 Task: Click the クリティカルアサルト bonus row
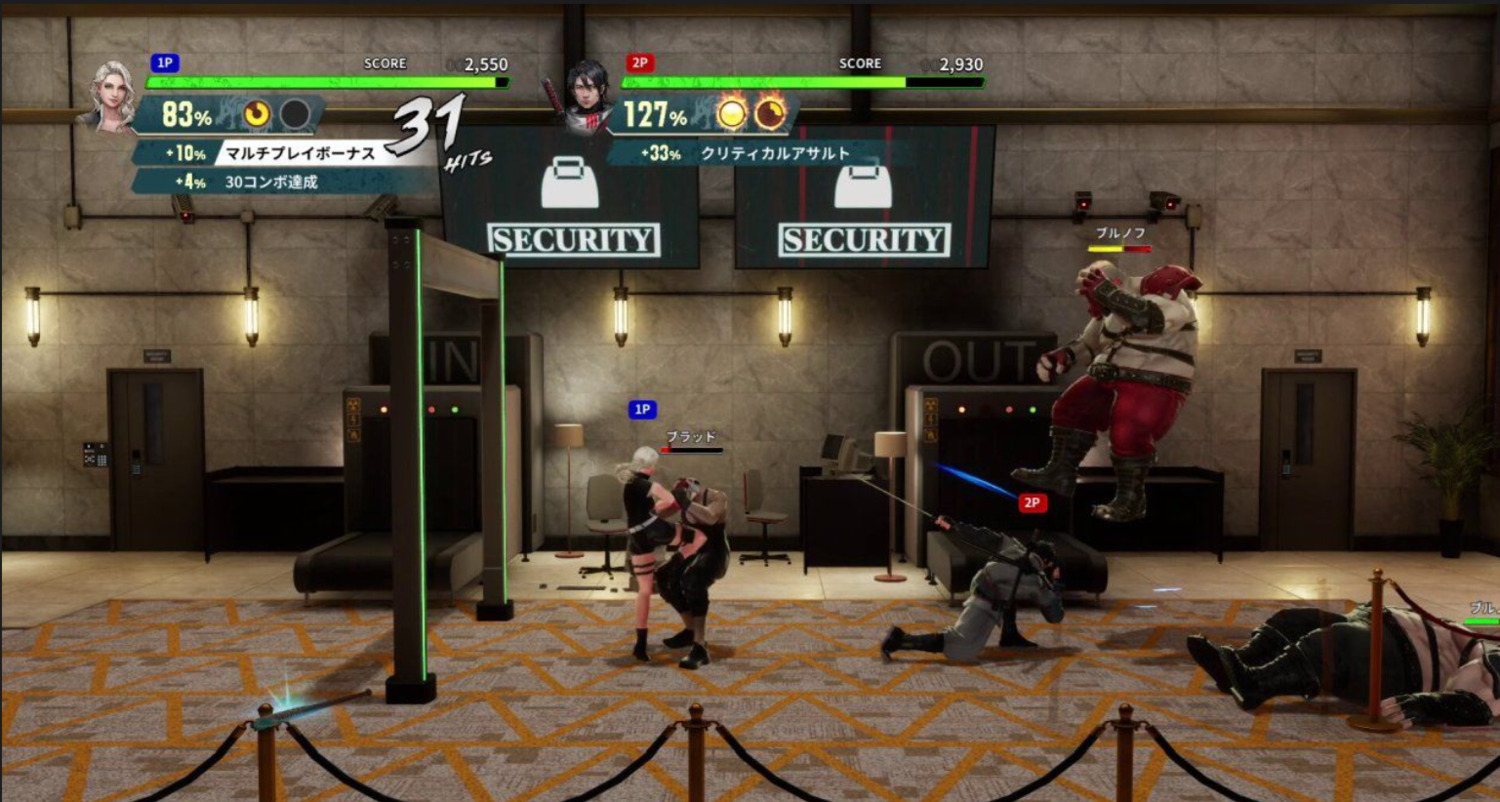(x=760, y=153)
